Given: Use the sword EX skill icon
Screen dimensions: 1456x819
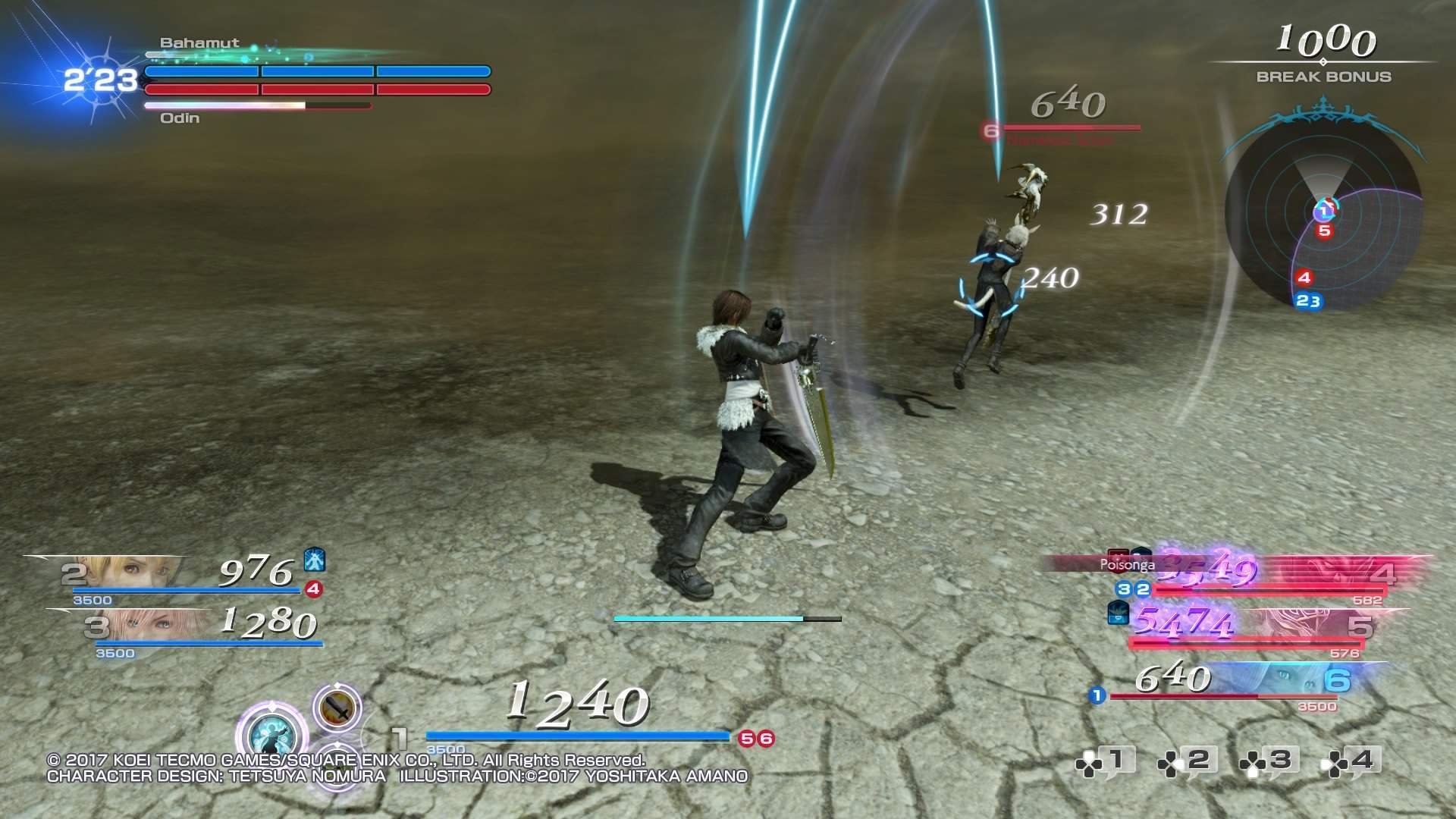Looking at the screenshot, I should pos(337,708).
